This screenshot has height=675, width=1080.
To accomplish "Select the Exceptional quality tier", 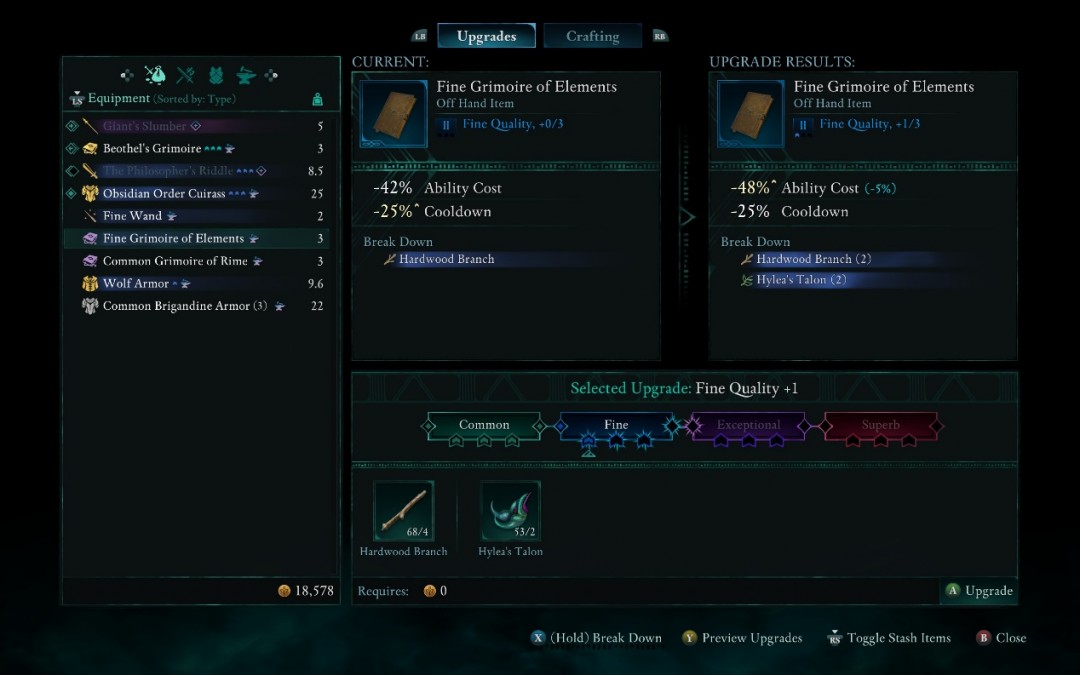I will 748,425.
